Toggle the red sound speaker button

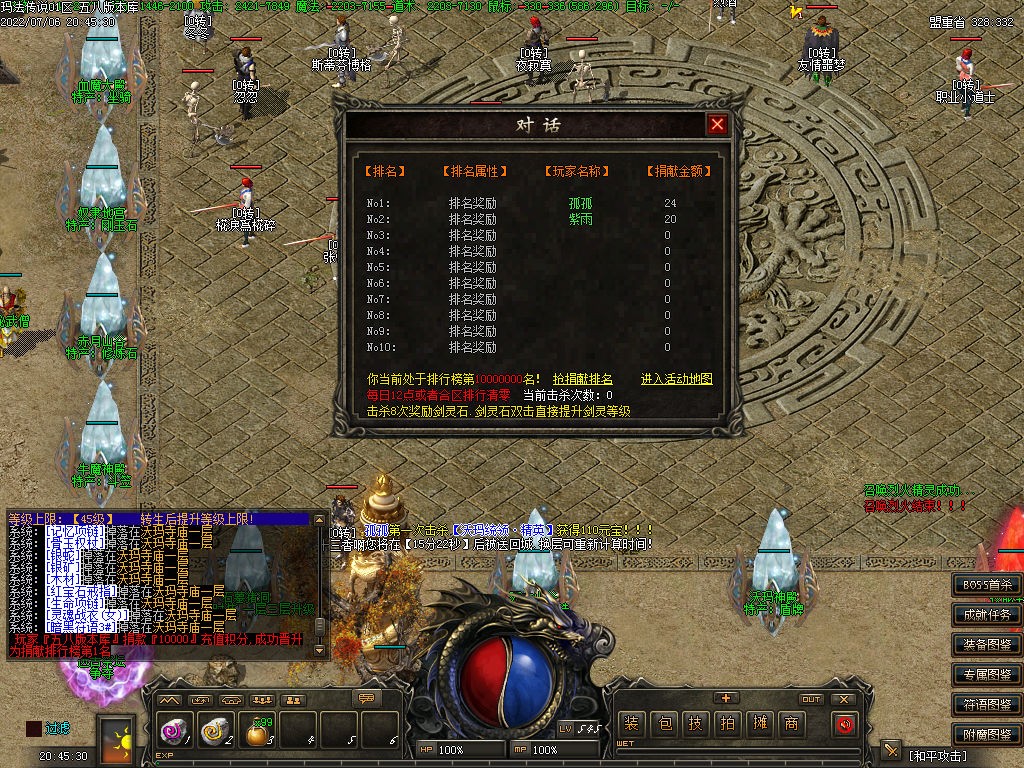pyautogui.click(x=845, y=723)
